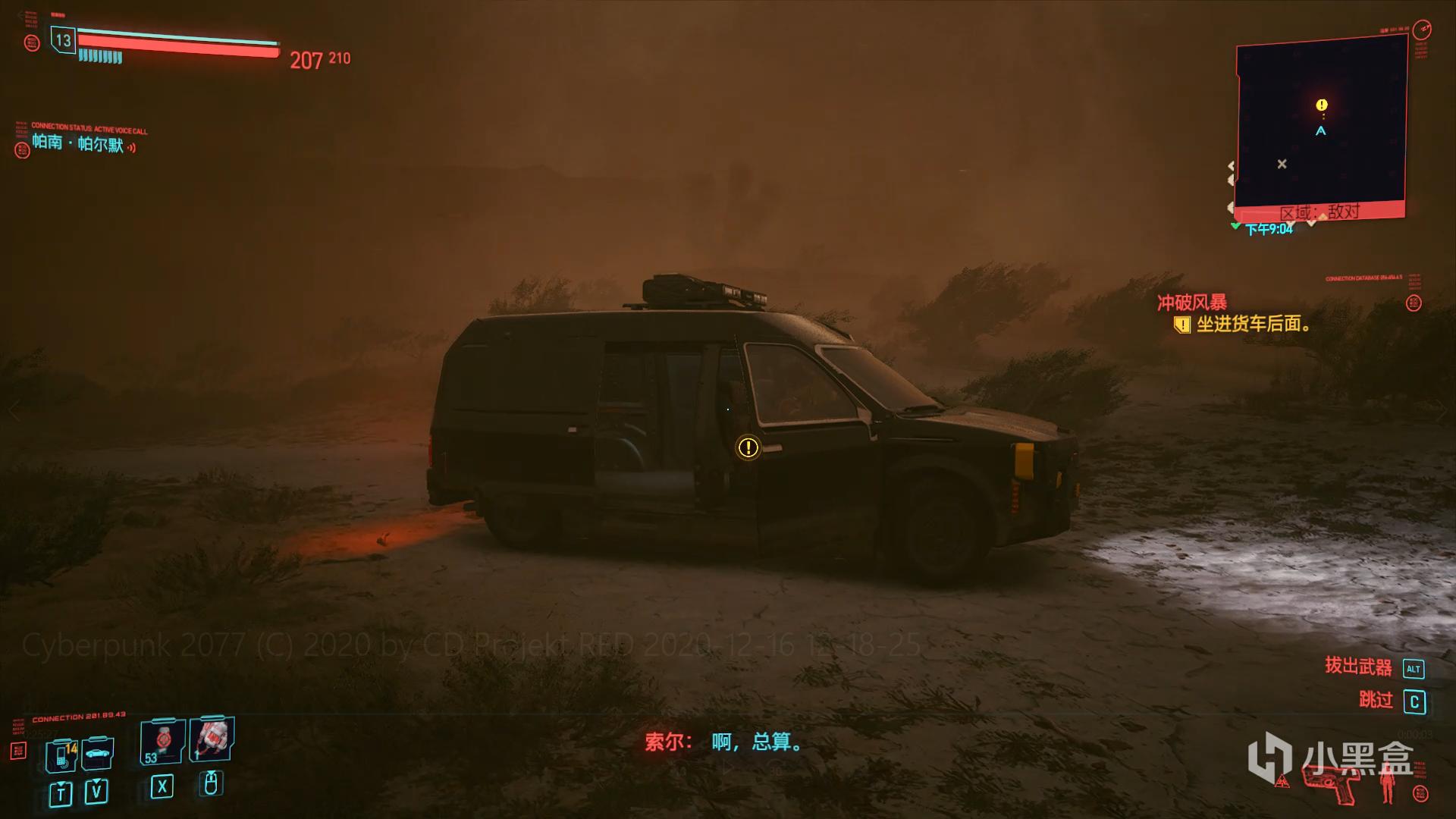Click the 小黑盒 watermark logo
Image resolution: width=1456 pixels, height=819 pixels.
1331,758
